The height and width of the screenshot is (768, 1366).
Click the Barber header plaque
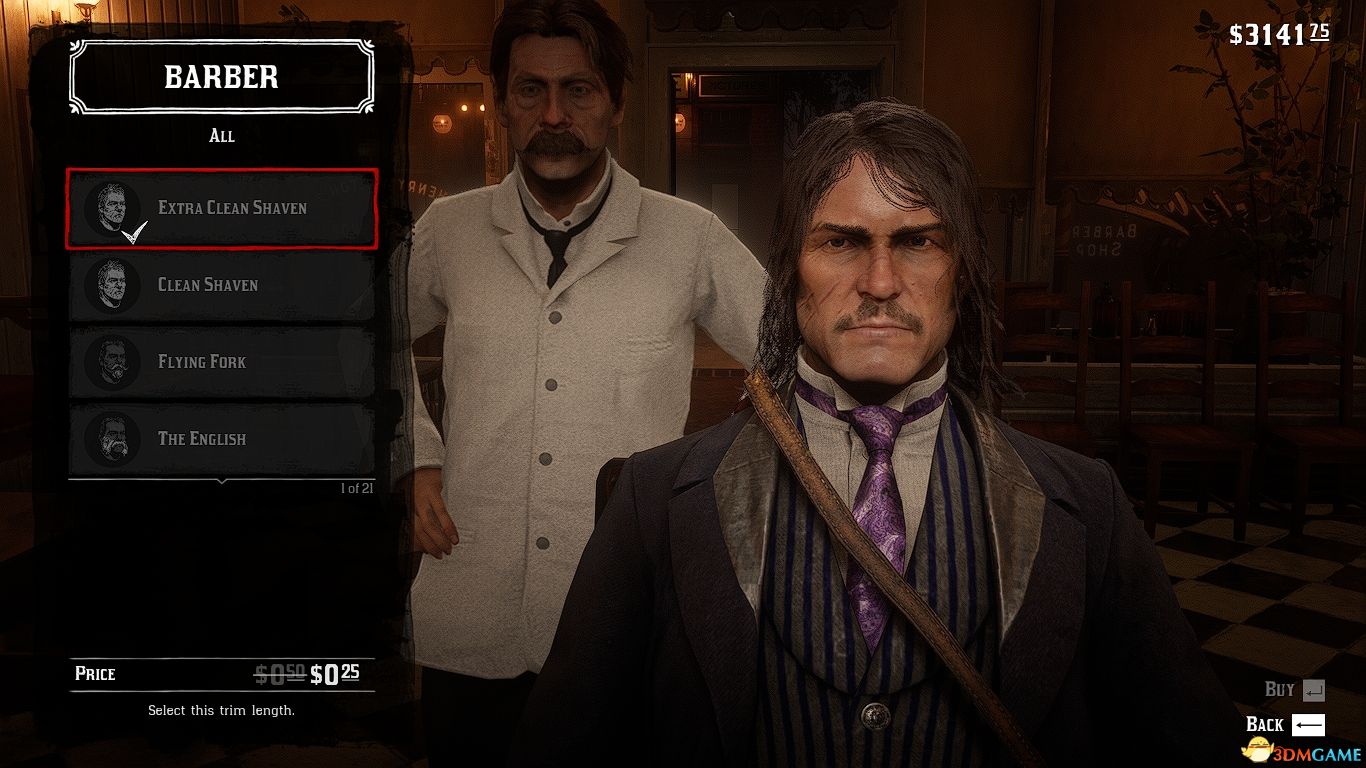click(220, 78)
